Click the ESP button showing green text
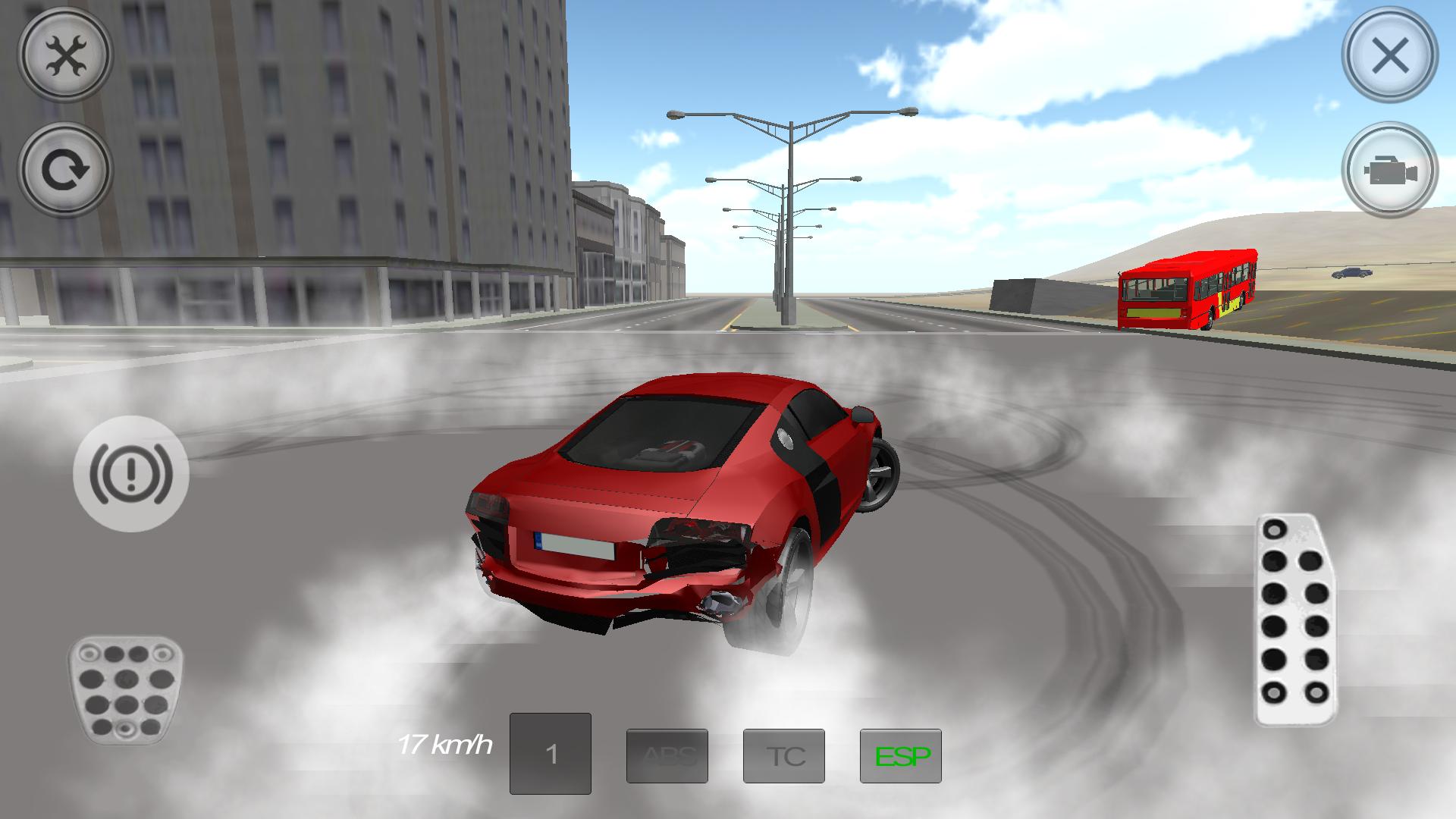Image resolution: width=1456 pixels, height=819 pixels. click(901, 755)
